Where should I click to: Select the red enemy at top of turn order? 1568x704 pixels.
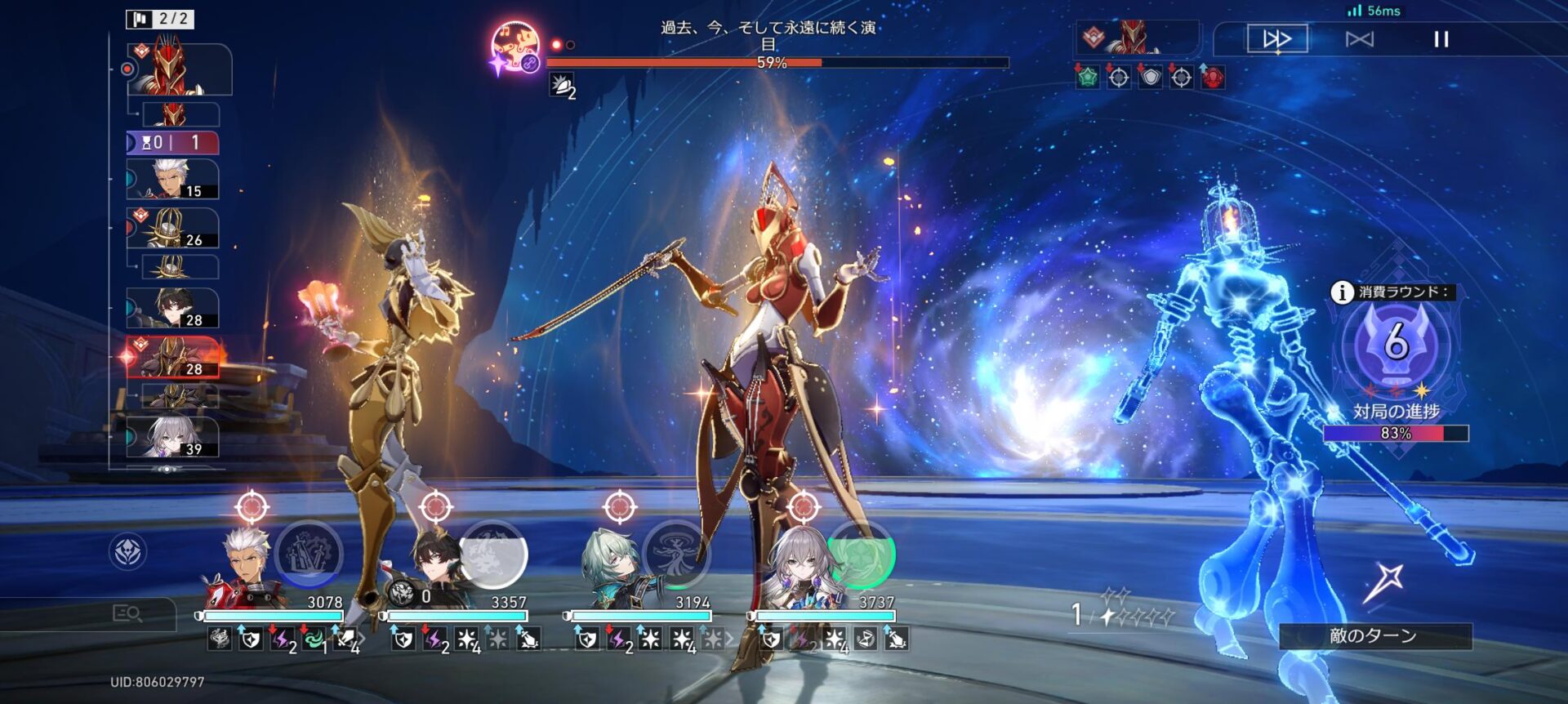coord(178,69)
